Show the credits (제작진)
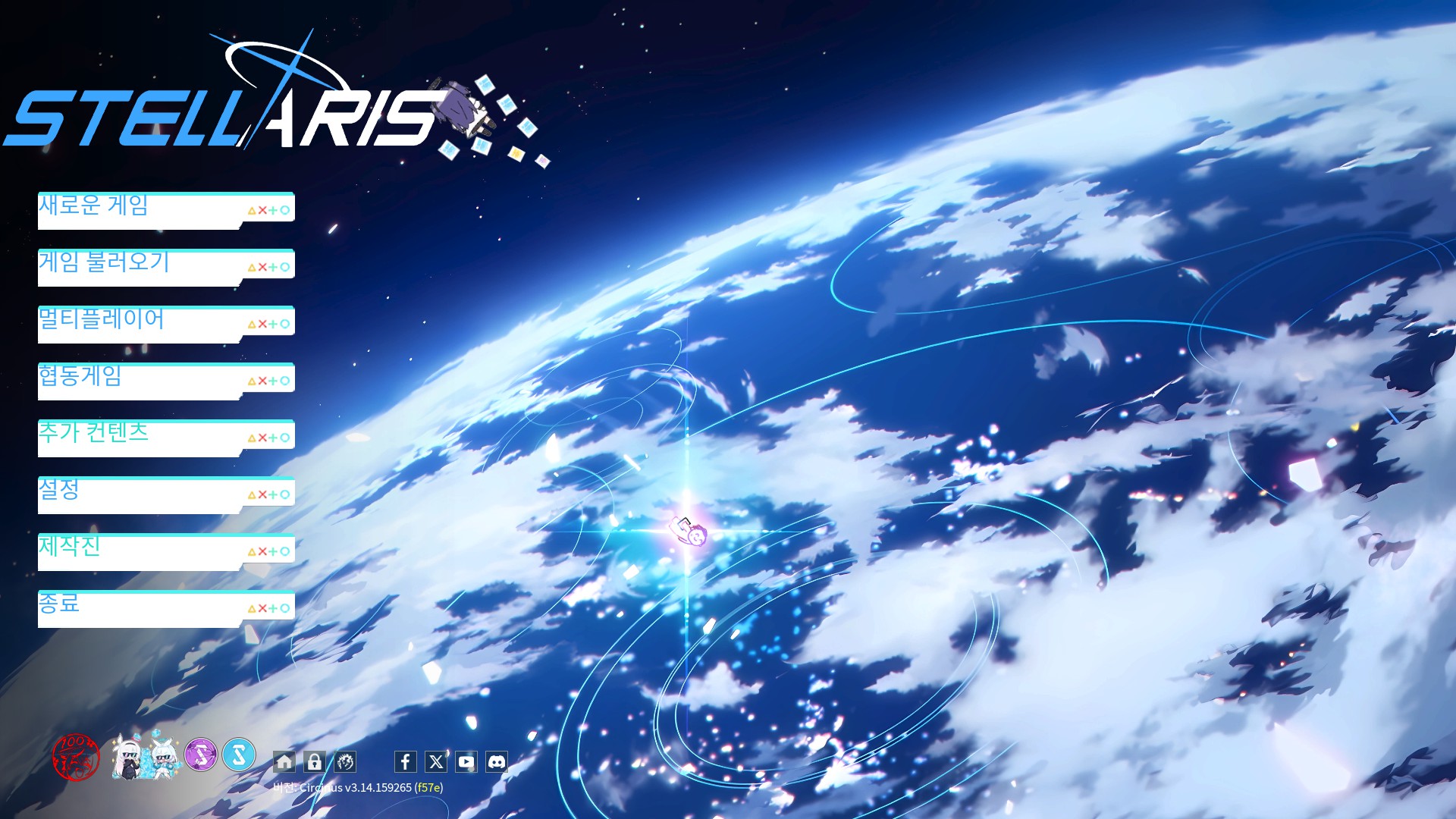 click(165, 551)
